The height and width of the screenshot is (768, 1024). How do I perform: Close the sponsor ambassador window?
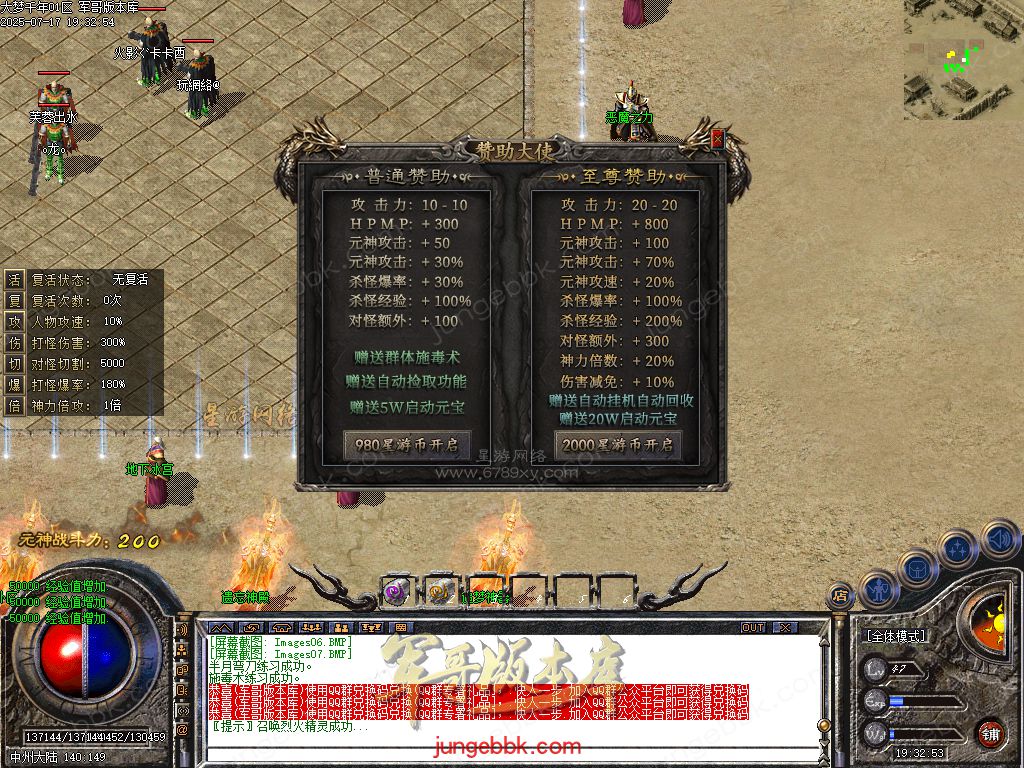click(x=716, y=141)
